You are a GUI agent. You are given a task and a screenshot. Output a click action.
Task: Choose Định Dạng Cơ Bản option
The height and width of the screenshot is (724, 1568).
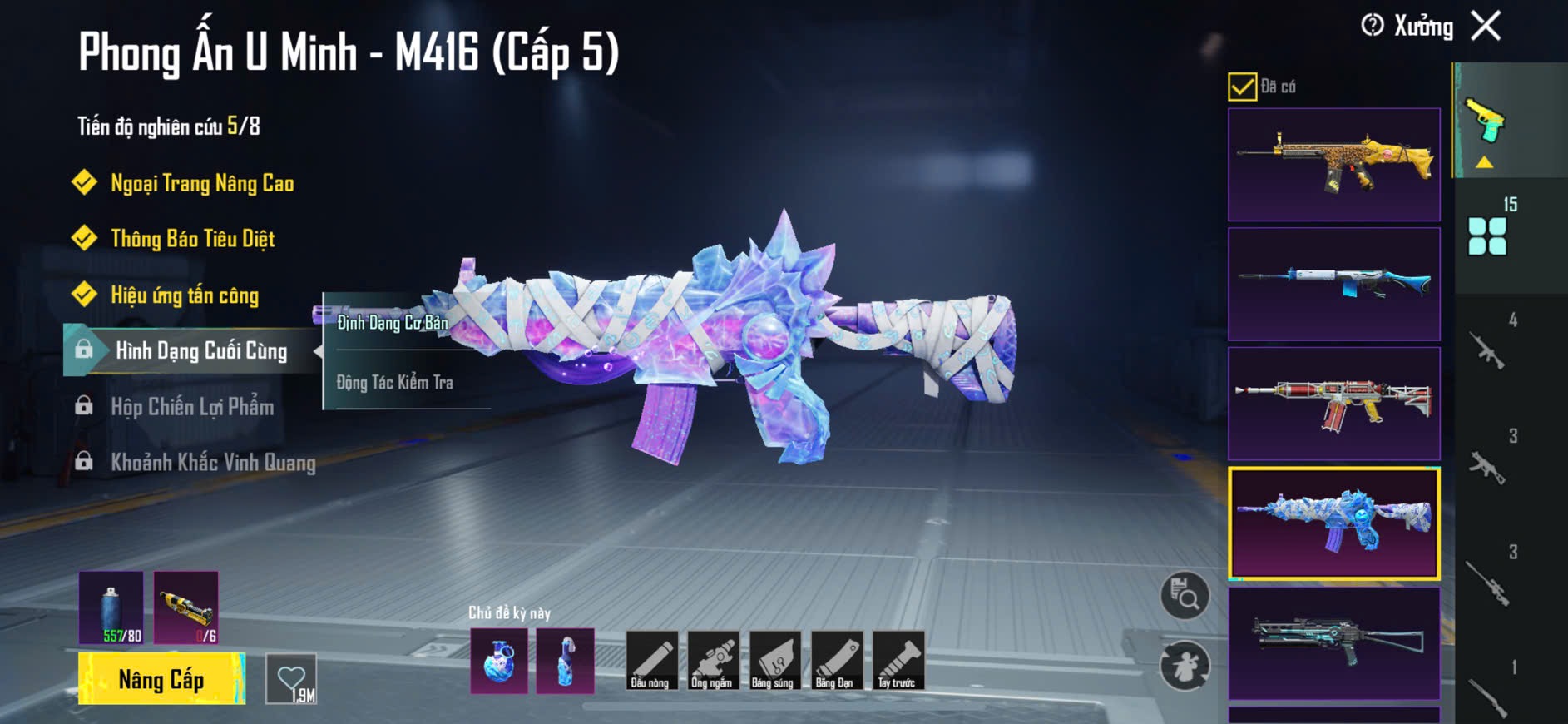coord(393,323)
